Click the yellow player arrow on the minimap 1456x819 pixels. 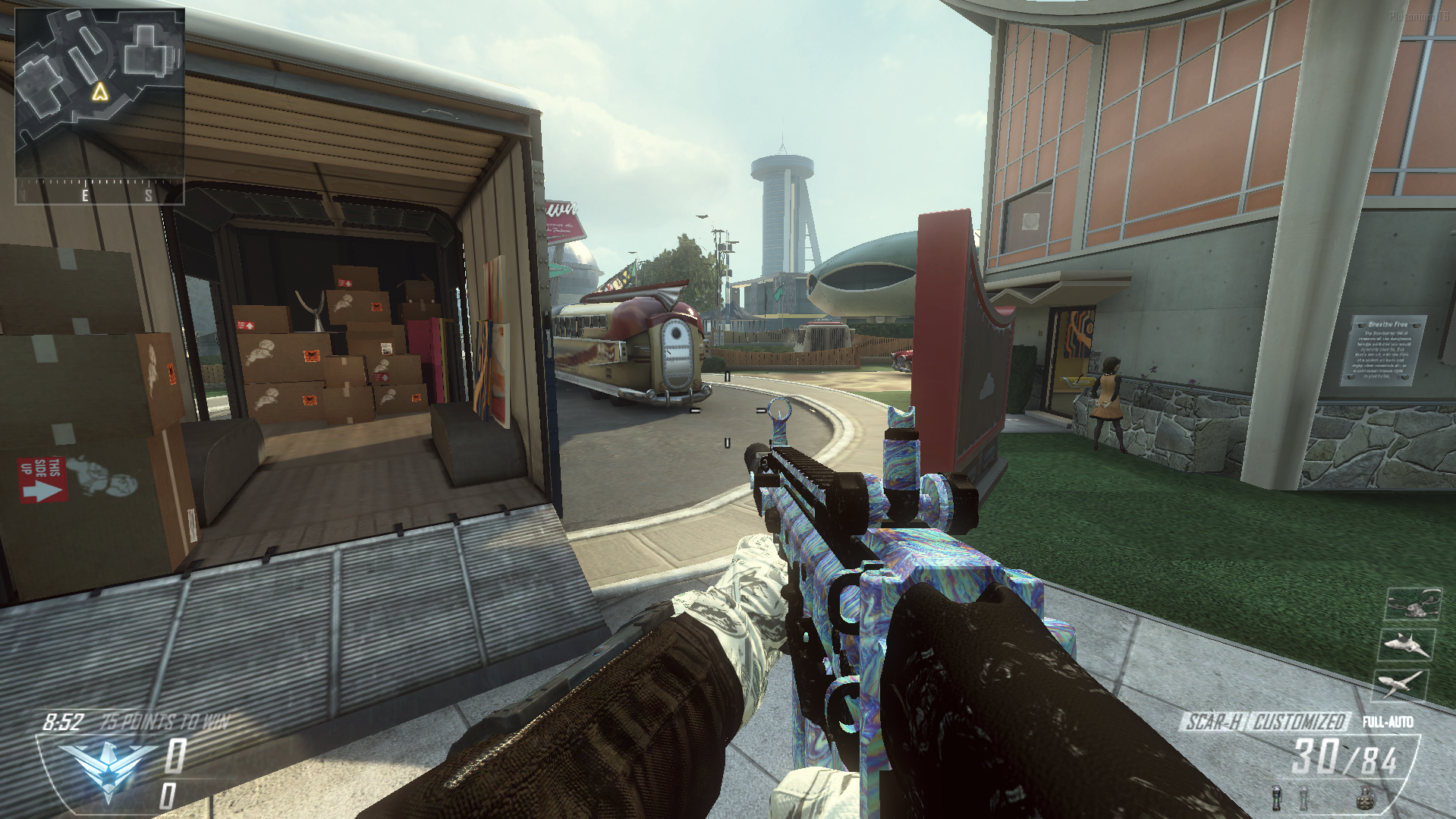click(x=99, y=93)
